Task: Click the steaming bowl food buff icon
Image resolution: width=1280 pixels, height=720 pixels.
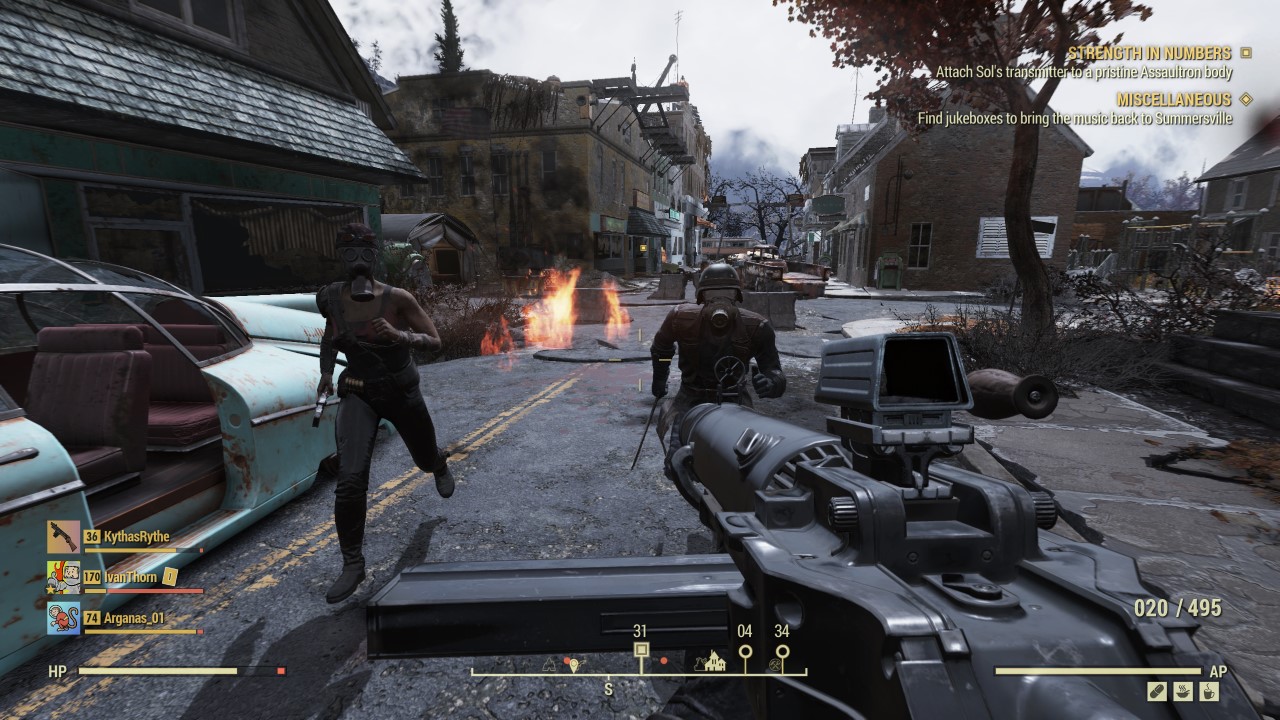Action: tap(1183, 691)
